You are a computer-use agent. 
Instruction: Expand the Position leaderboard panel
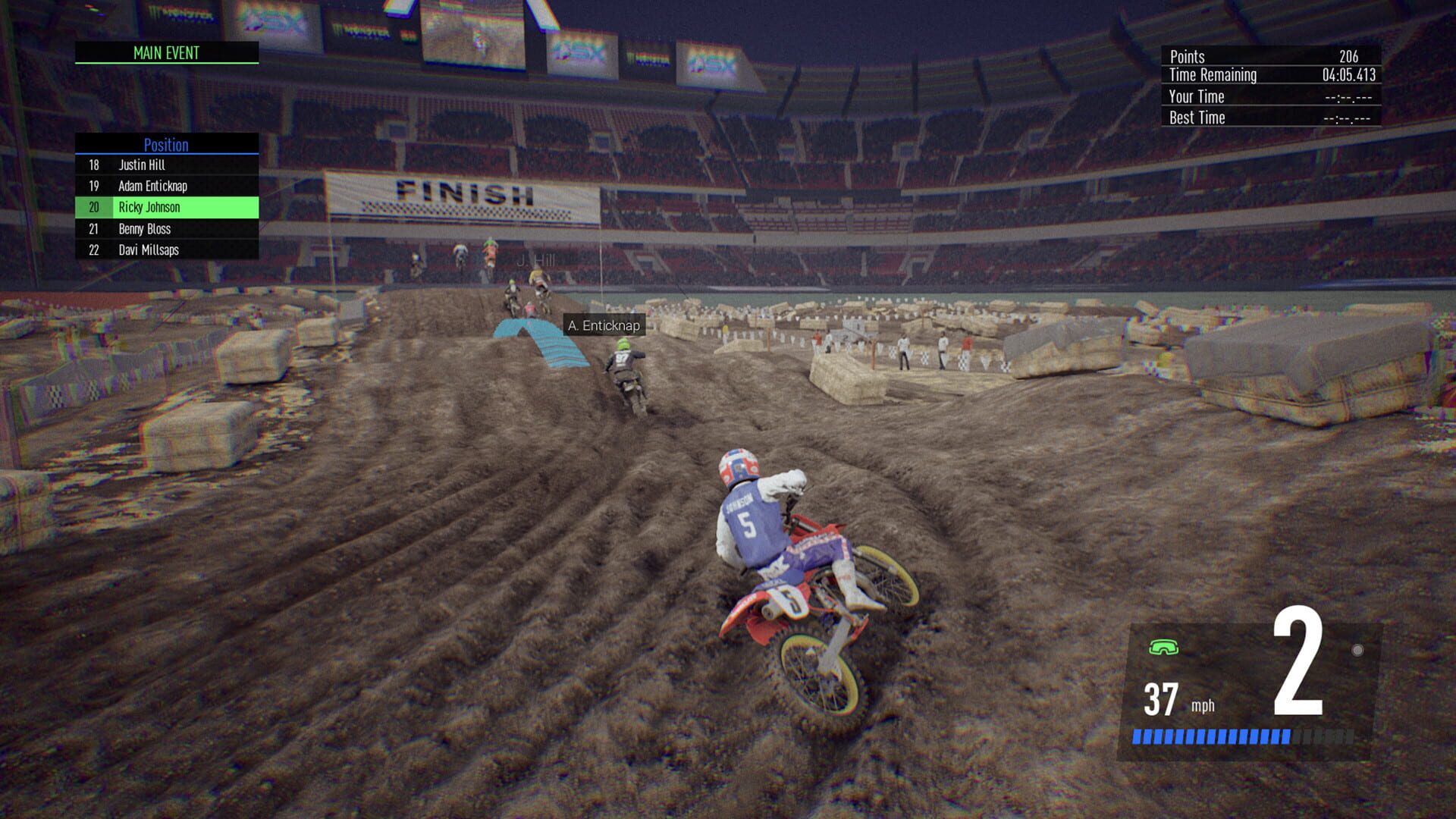point(166,145)
